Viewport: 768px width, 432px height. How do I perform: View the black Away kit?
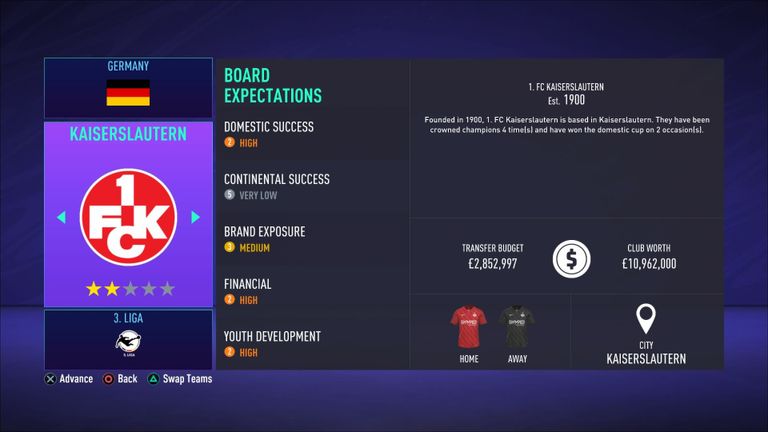(x=517, y=328)
